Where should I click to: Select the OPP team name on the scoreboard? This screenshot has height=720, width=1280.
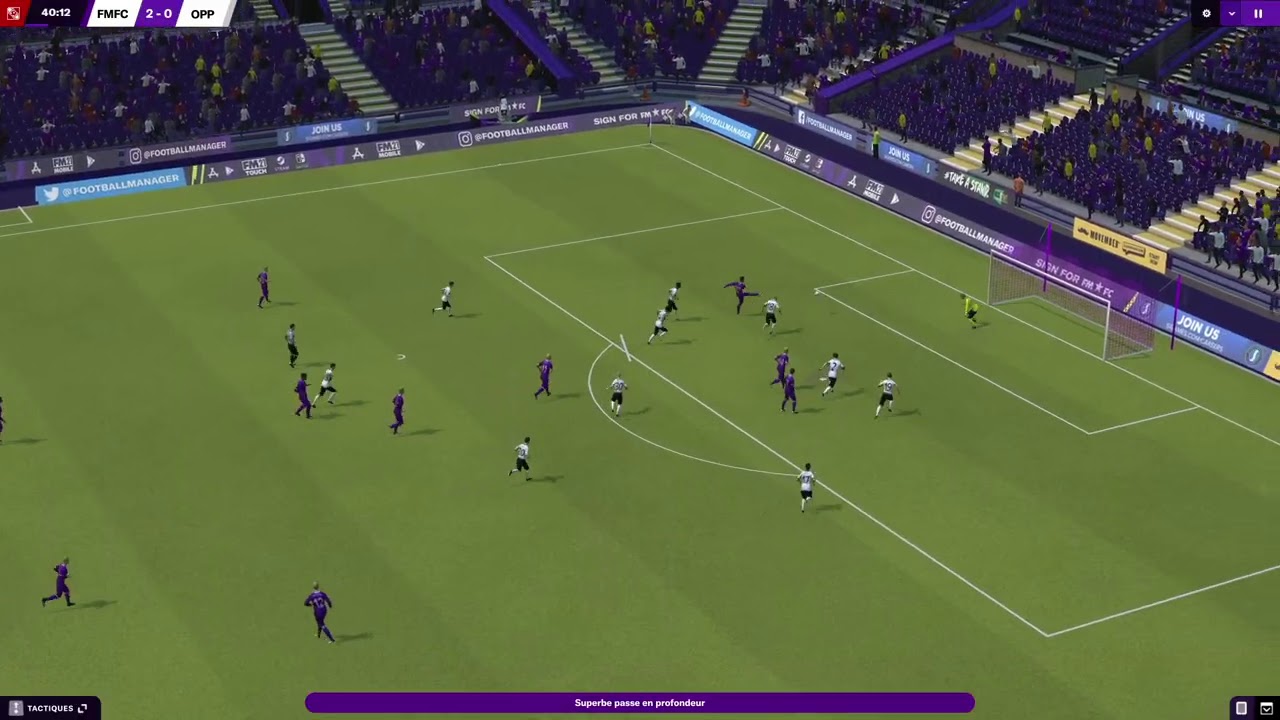coord(202,13)
